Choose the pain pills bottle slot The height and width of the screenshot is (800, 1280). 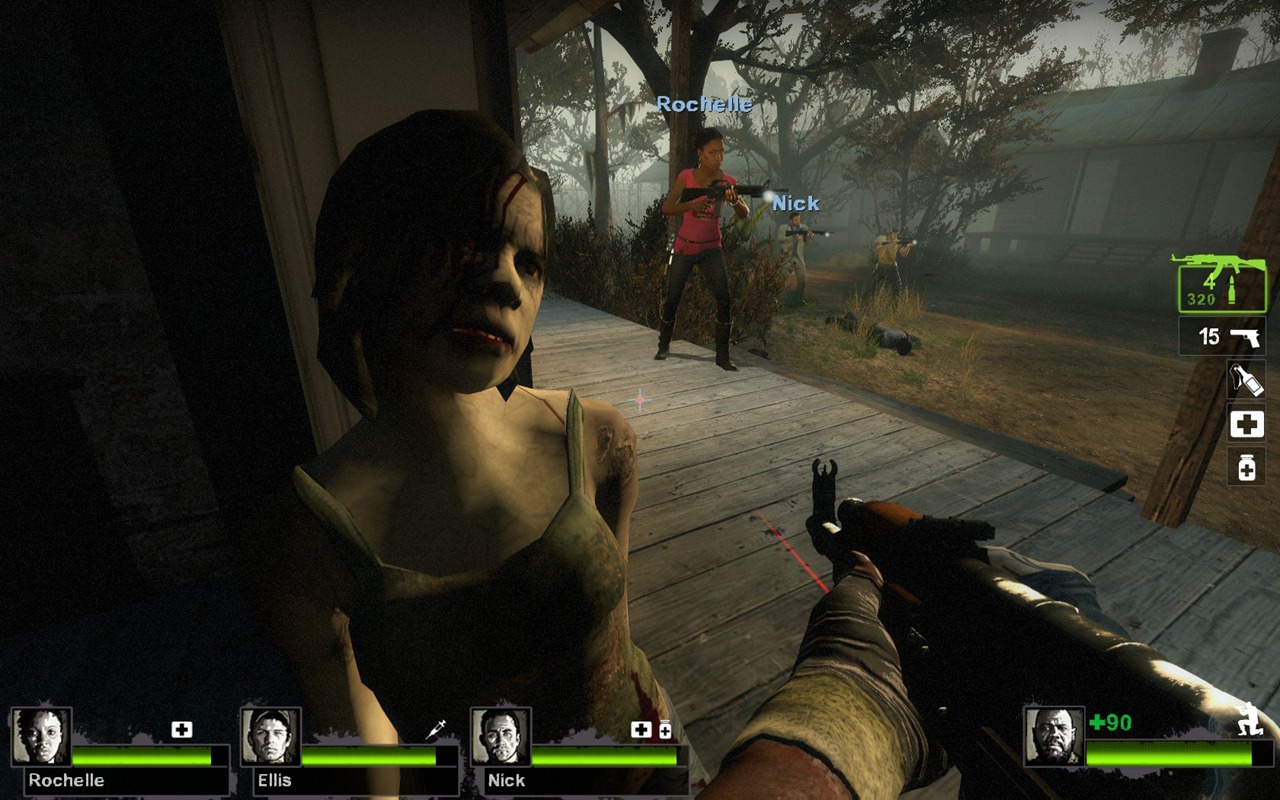(1246, 467)
